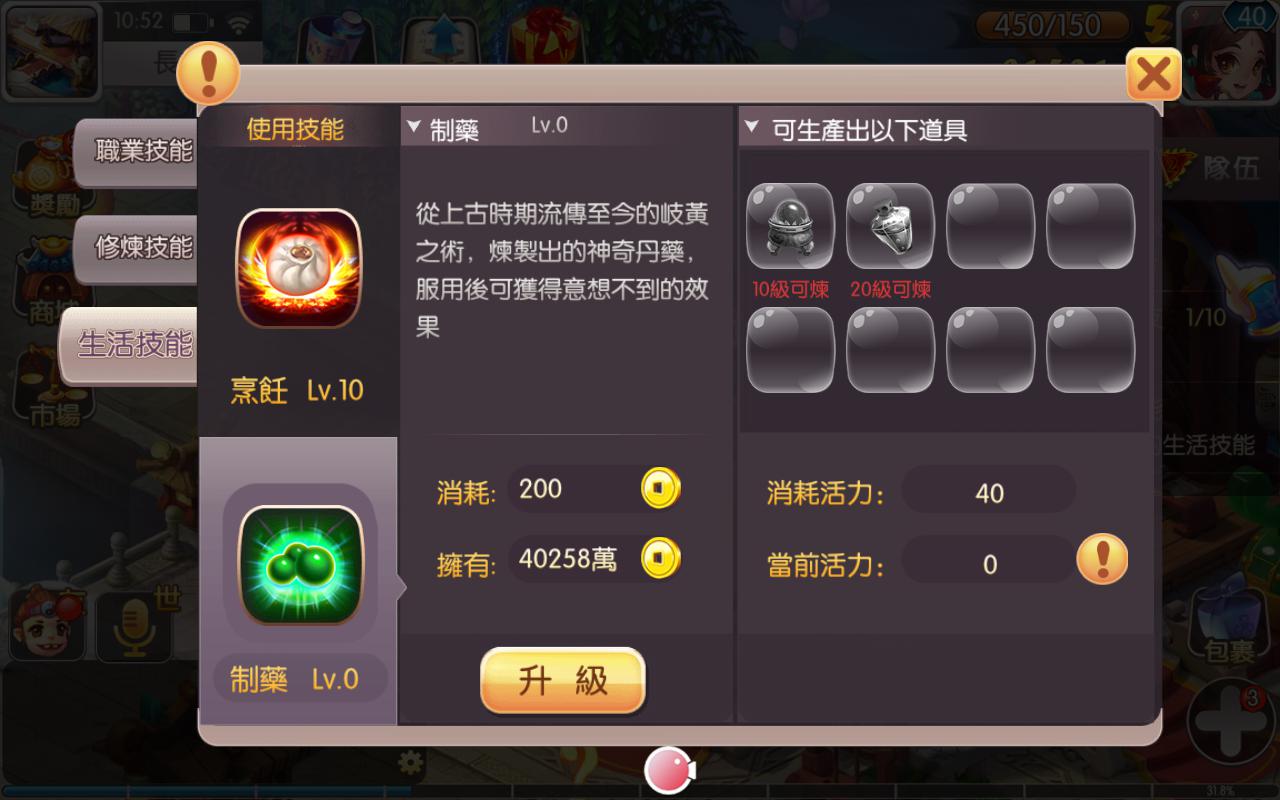Open the 包裹 backpack icon
The width and height of the screenshot is (1280, 800).
(1226, 618)
